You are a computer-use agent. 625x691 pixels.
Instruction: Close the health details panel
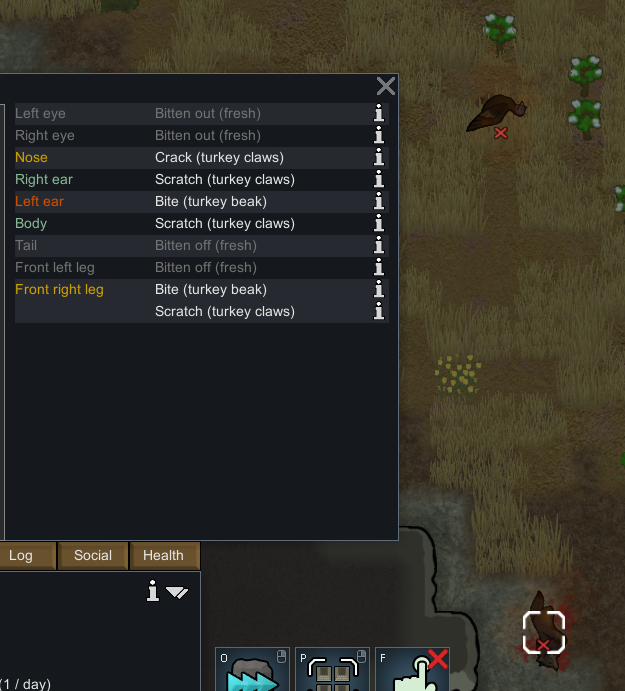[385, 86]
